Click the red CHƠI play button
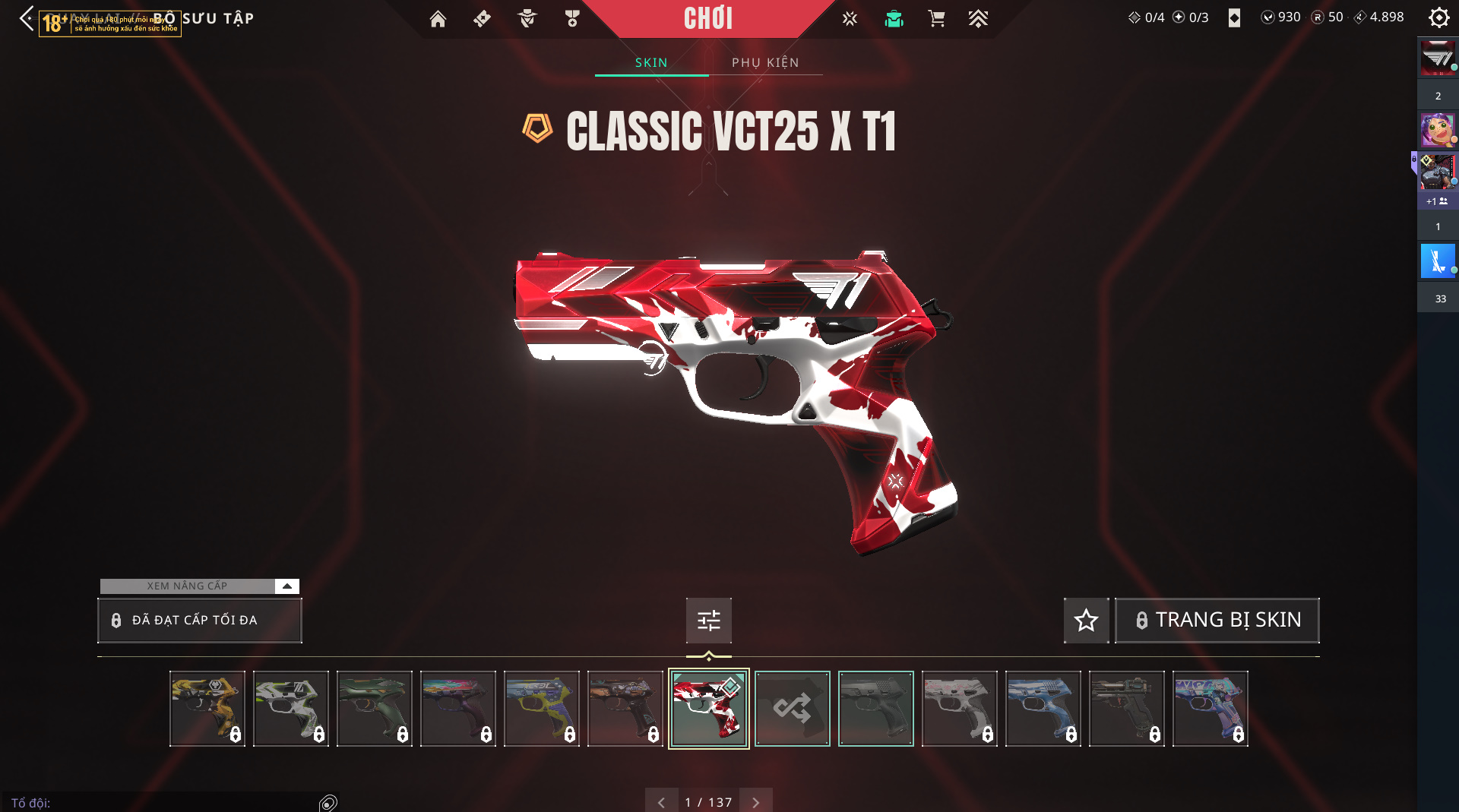Image resolution: width=1459 pixels, height=812 pixels. click(708, 18)
